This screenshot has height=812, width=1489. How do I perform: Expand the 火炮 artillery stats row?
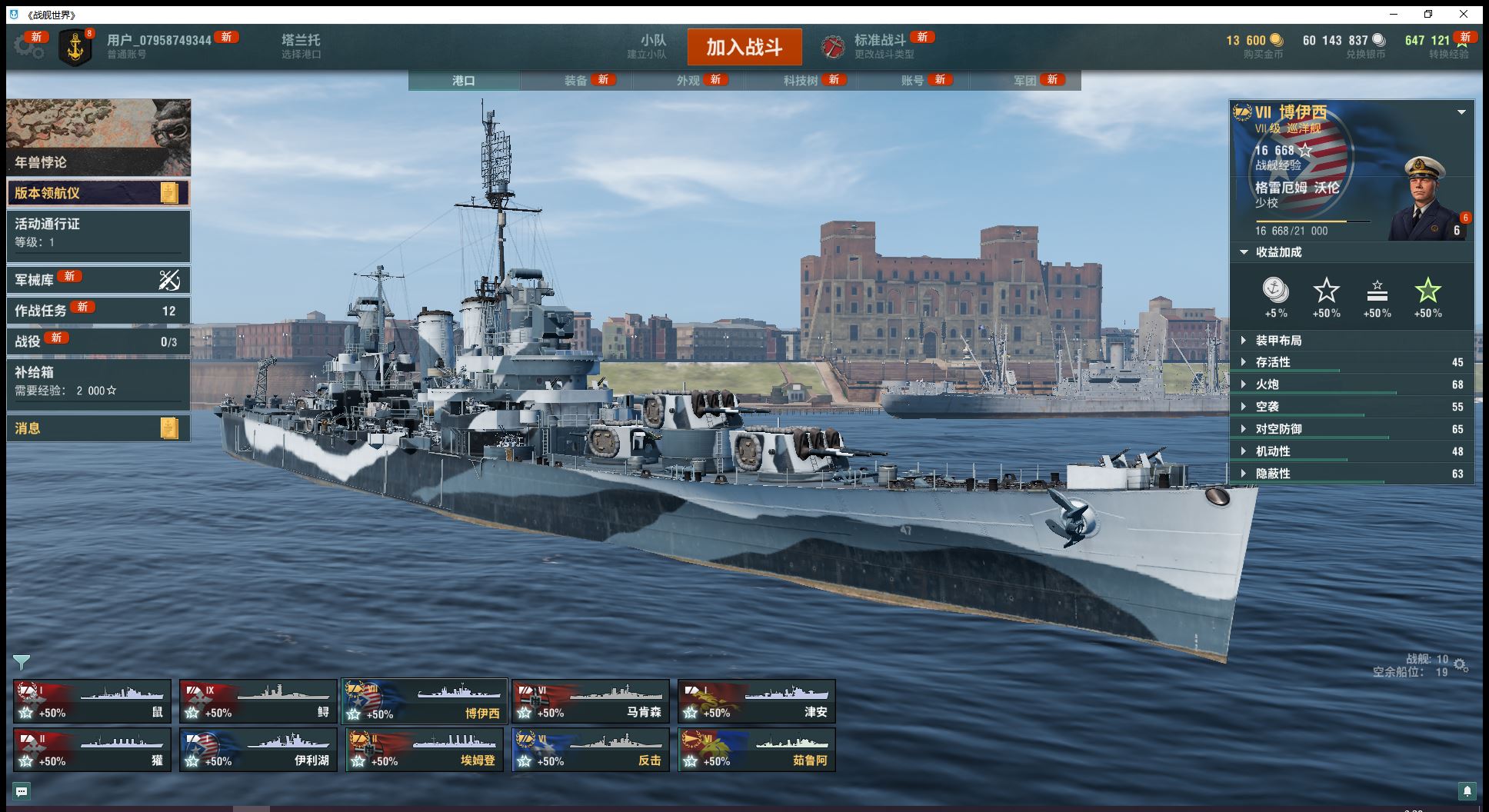1351,384
